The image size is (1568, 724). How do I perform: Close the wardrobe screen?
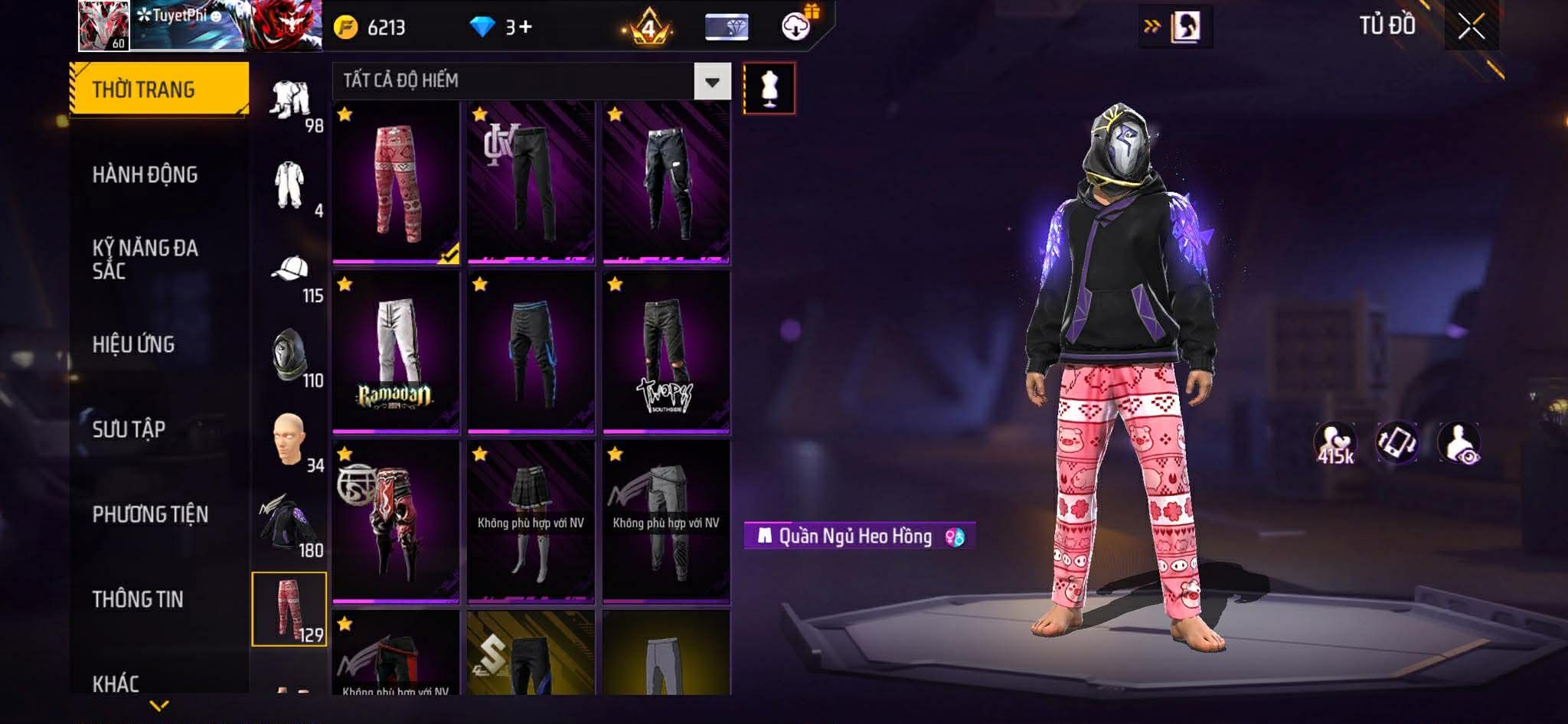[1471, 28]
